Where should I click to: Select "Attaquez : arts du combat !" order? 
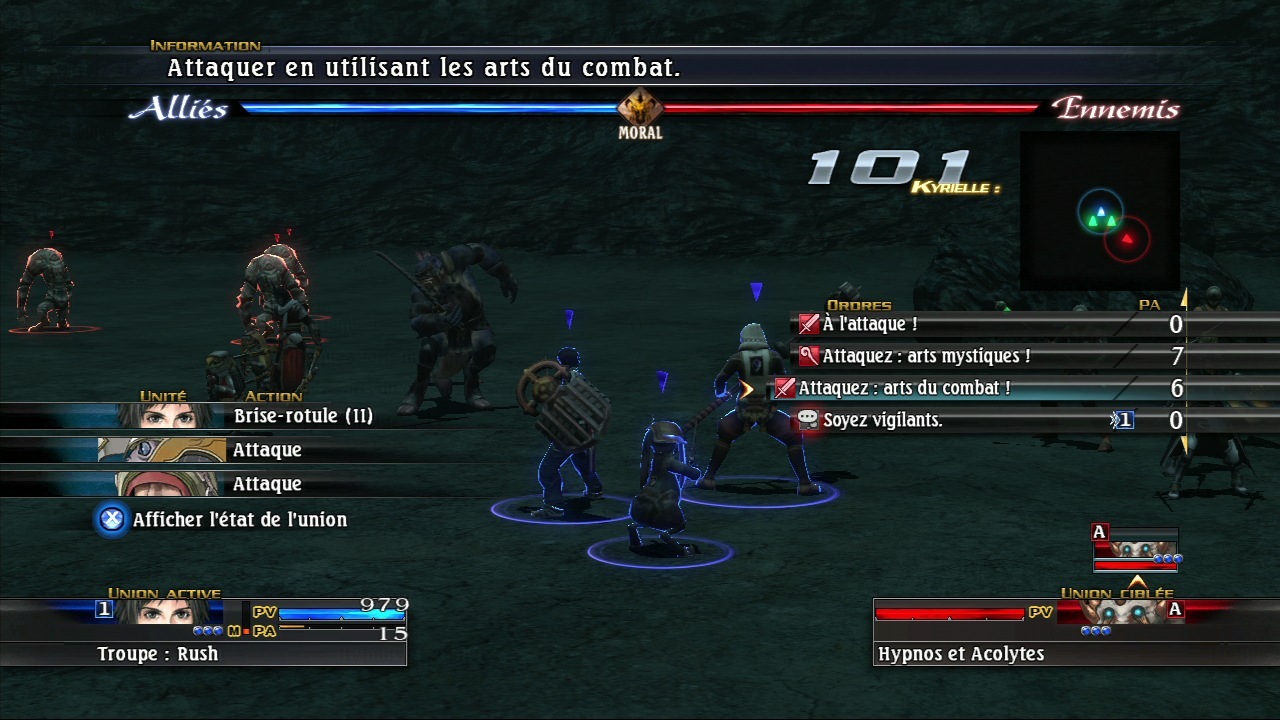(904, 388)
